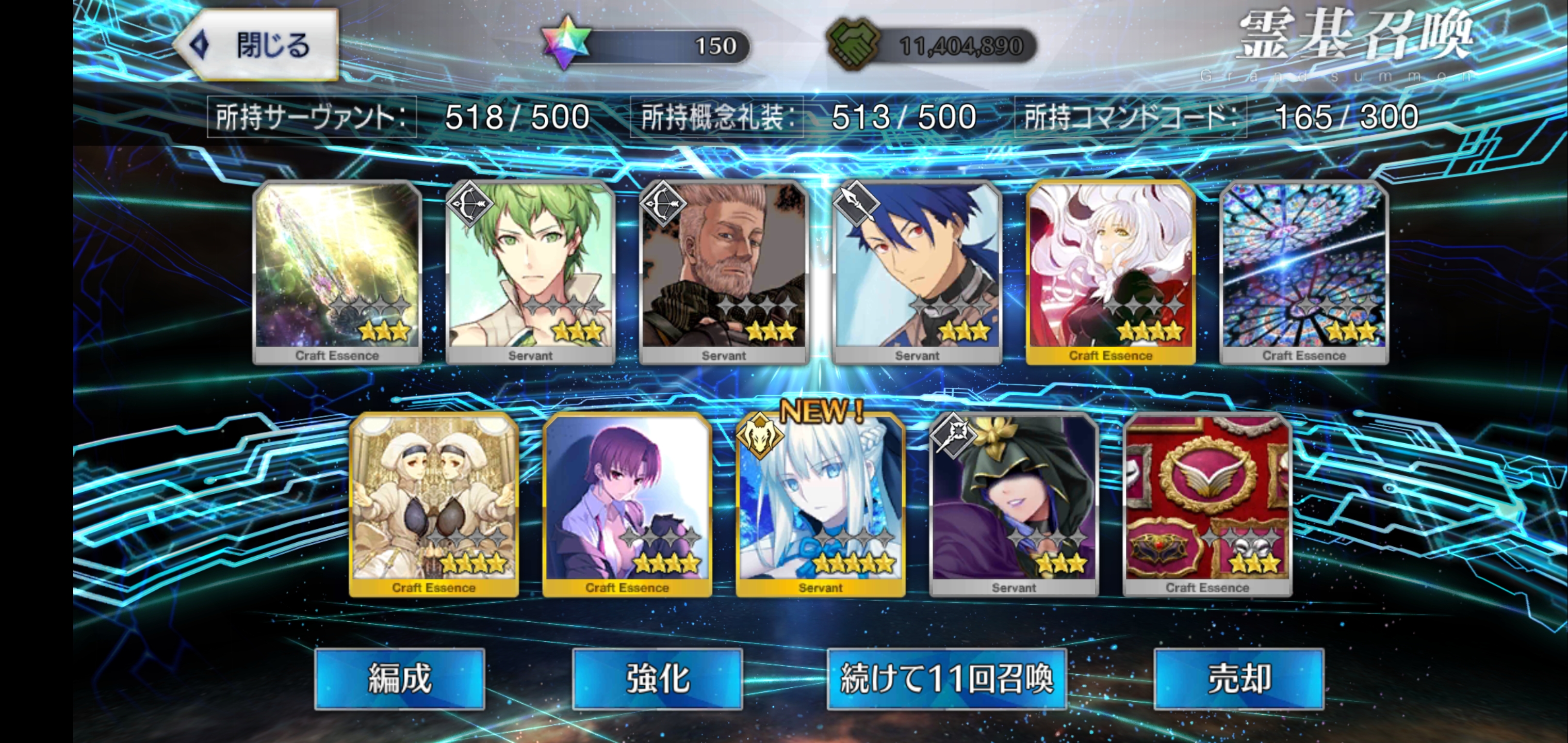Screen dimensions: 1568x743
Task: Select the white-haired woman 4-star Craft Essence
Action: 1110,272
